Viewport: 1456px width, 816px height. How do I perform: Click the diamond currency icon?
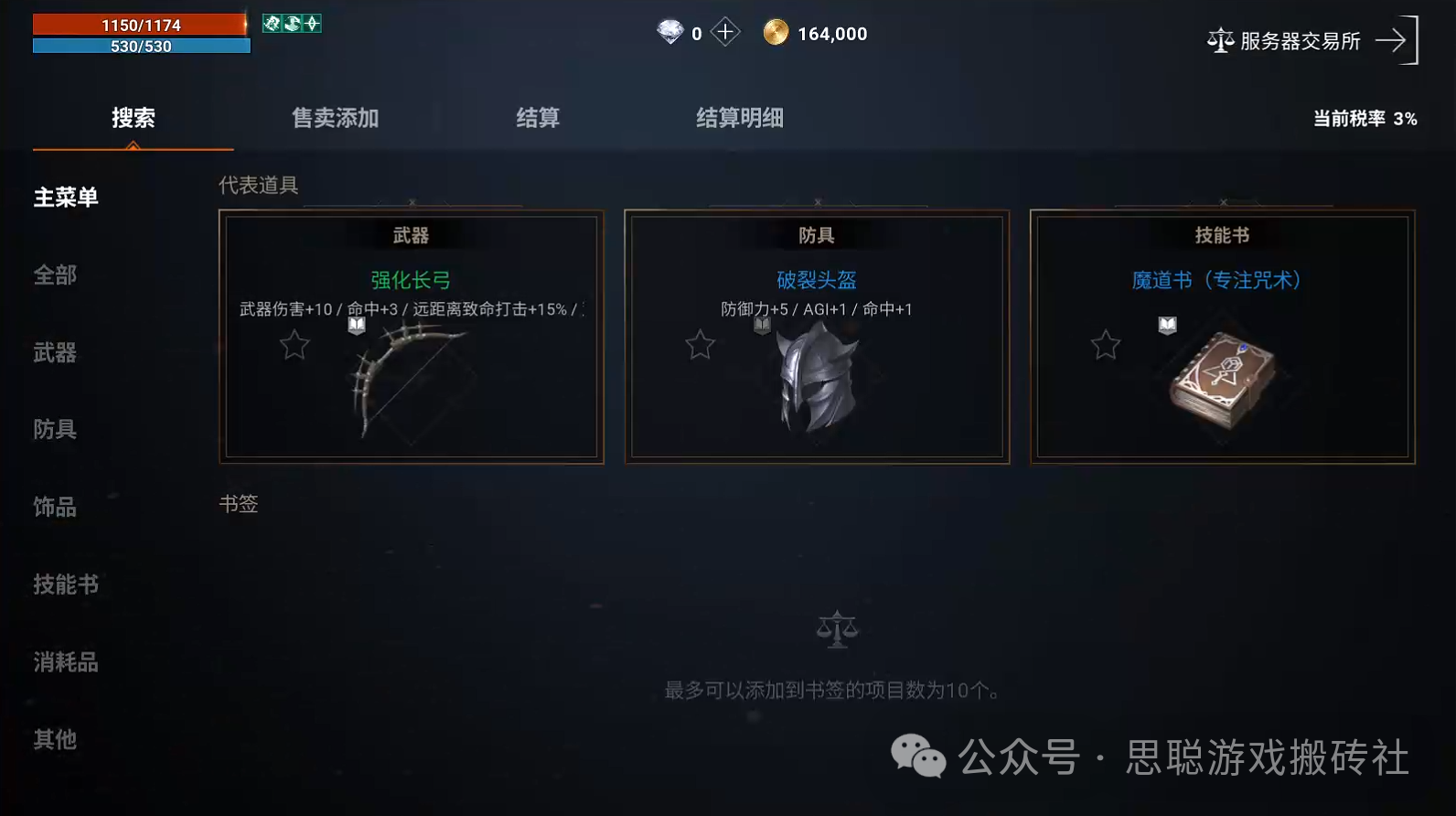pyautogui.click(x=670, y=31)
